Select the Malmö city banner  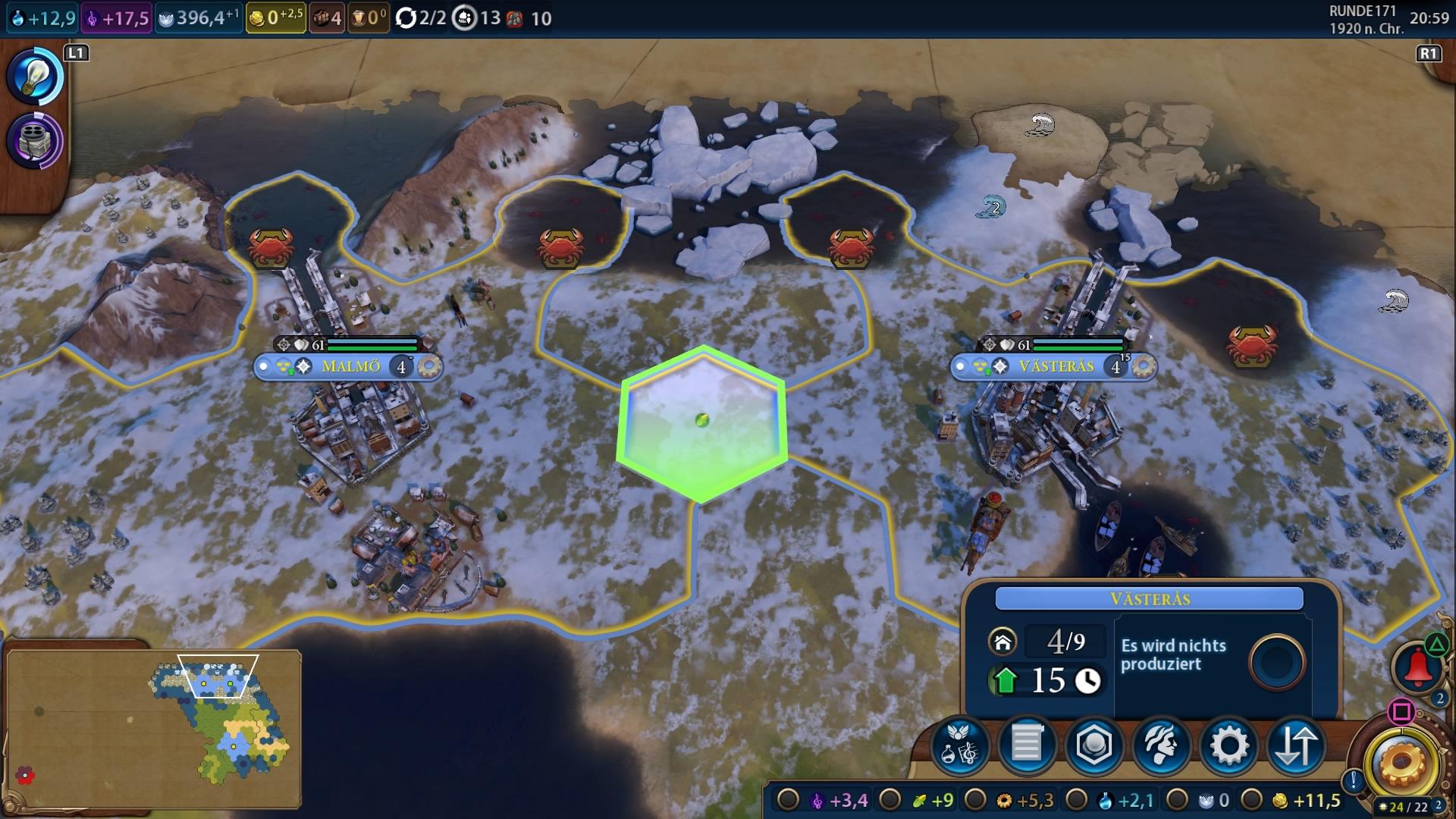pos(350,367)
